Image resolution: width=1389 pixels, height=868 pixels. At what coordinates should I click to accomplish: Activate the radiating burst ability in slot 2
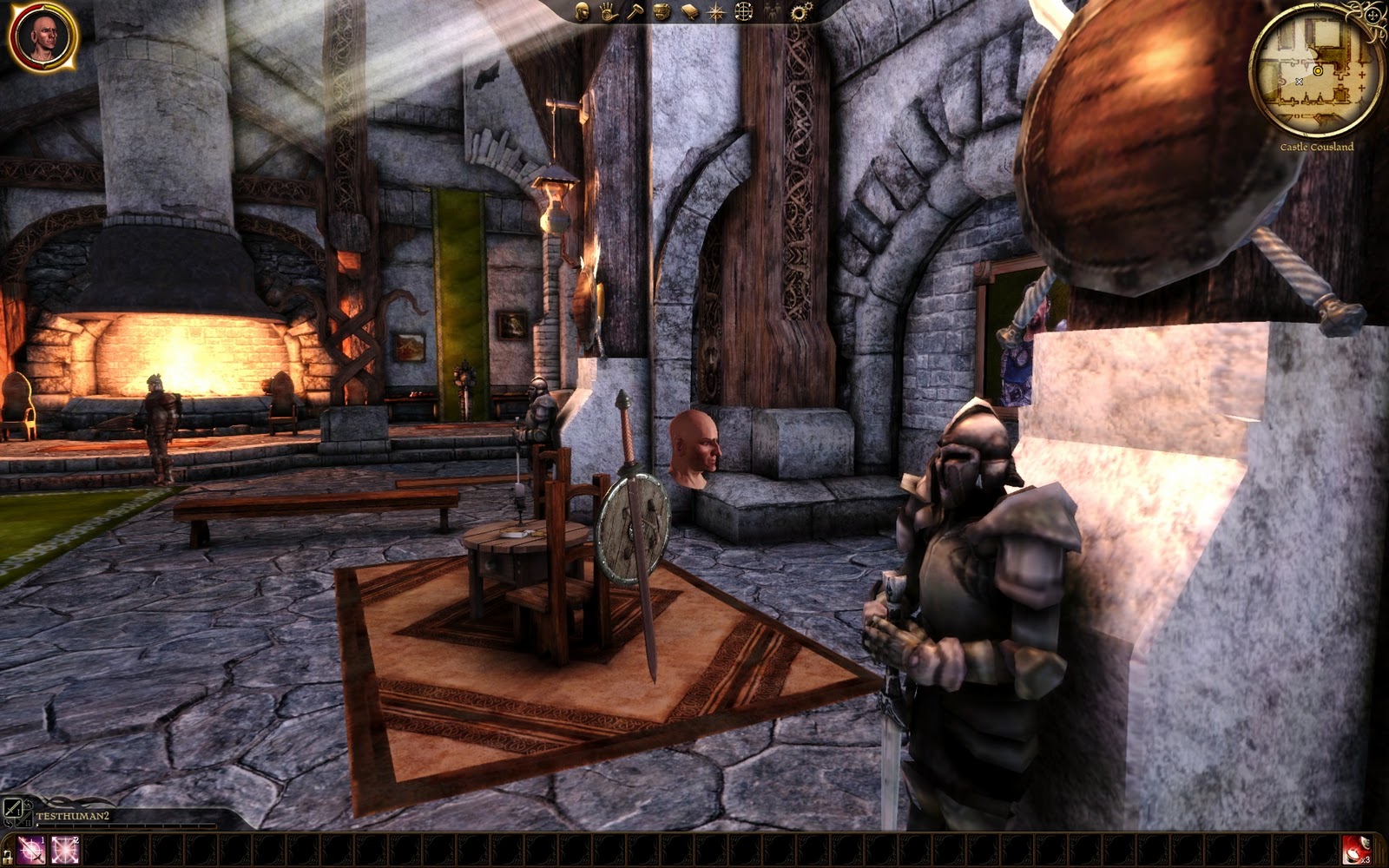(x=65, y=850)
